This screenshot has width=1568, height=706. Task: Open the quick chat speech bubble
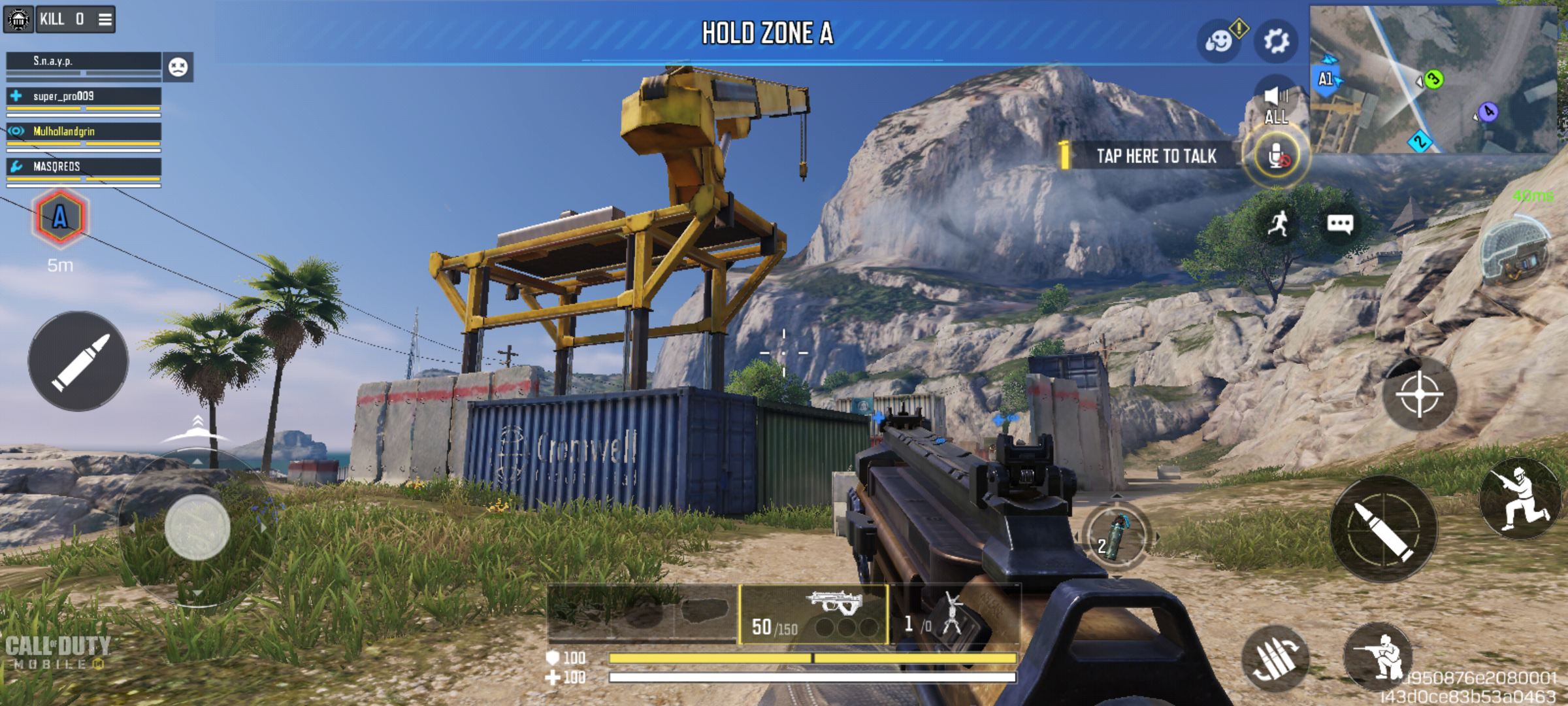1339,224
